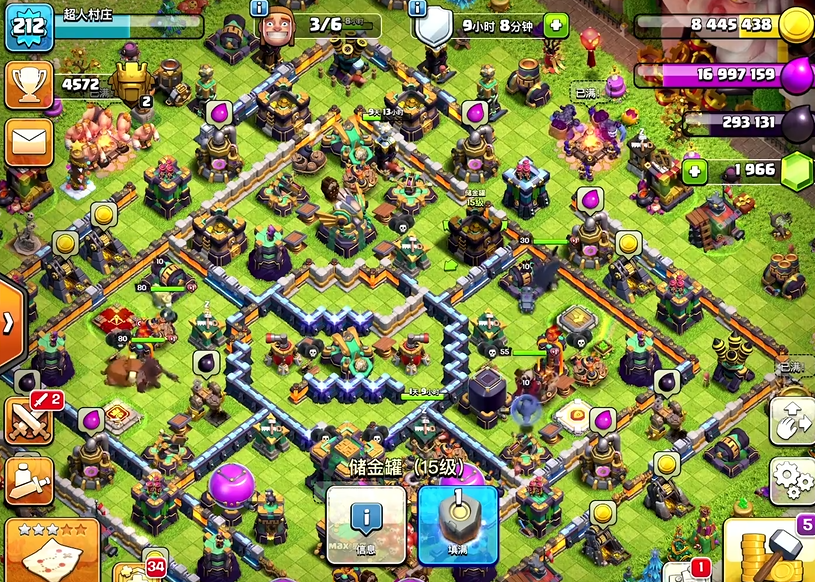Tap the 填满 fill storage button
The width and height of the screenshot is (815, 582).
457,524
